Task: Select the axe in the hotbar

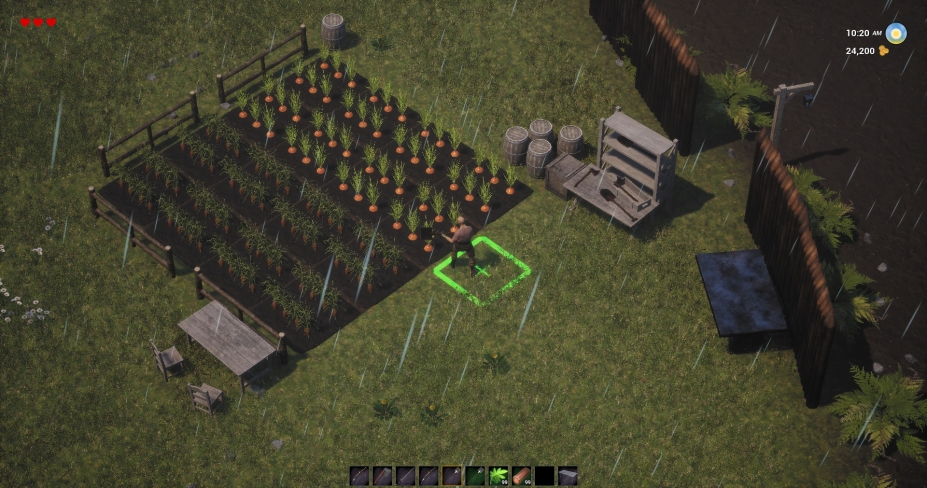Action: click(x=383, y=476)
